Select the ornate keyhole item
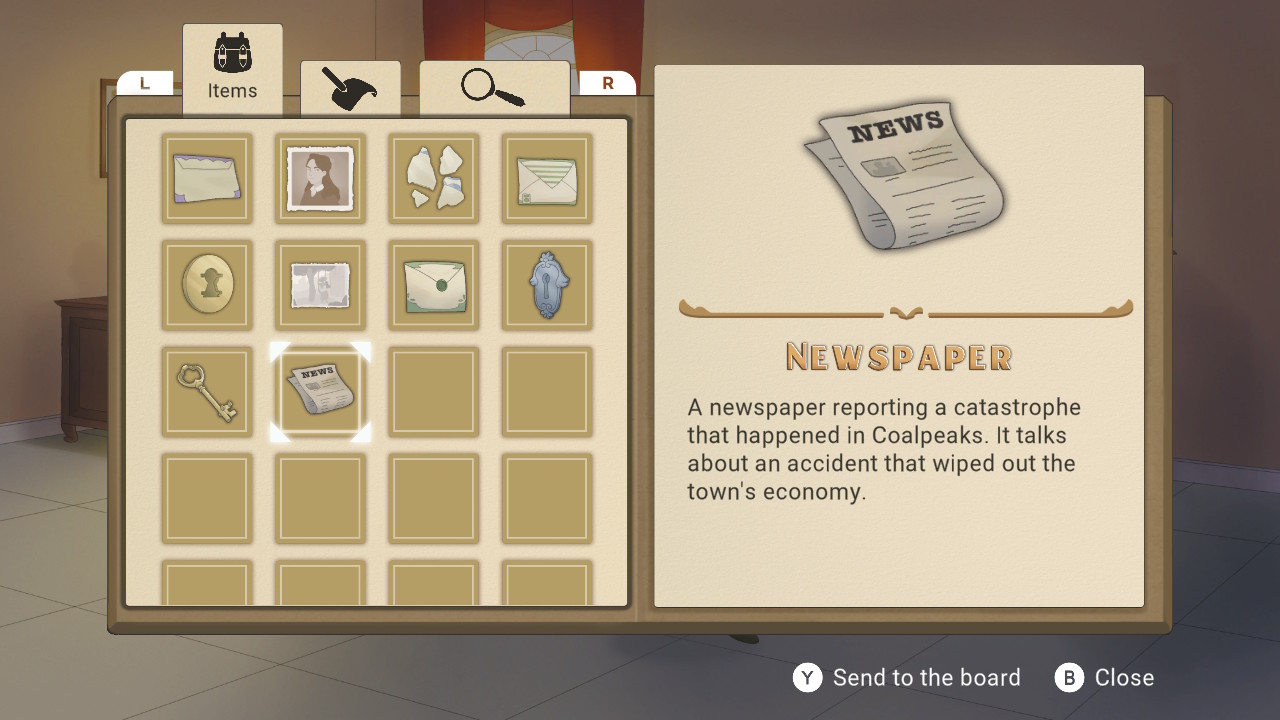1280x720 pixels. pos(547,285)
